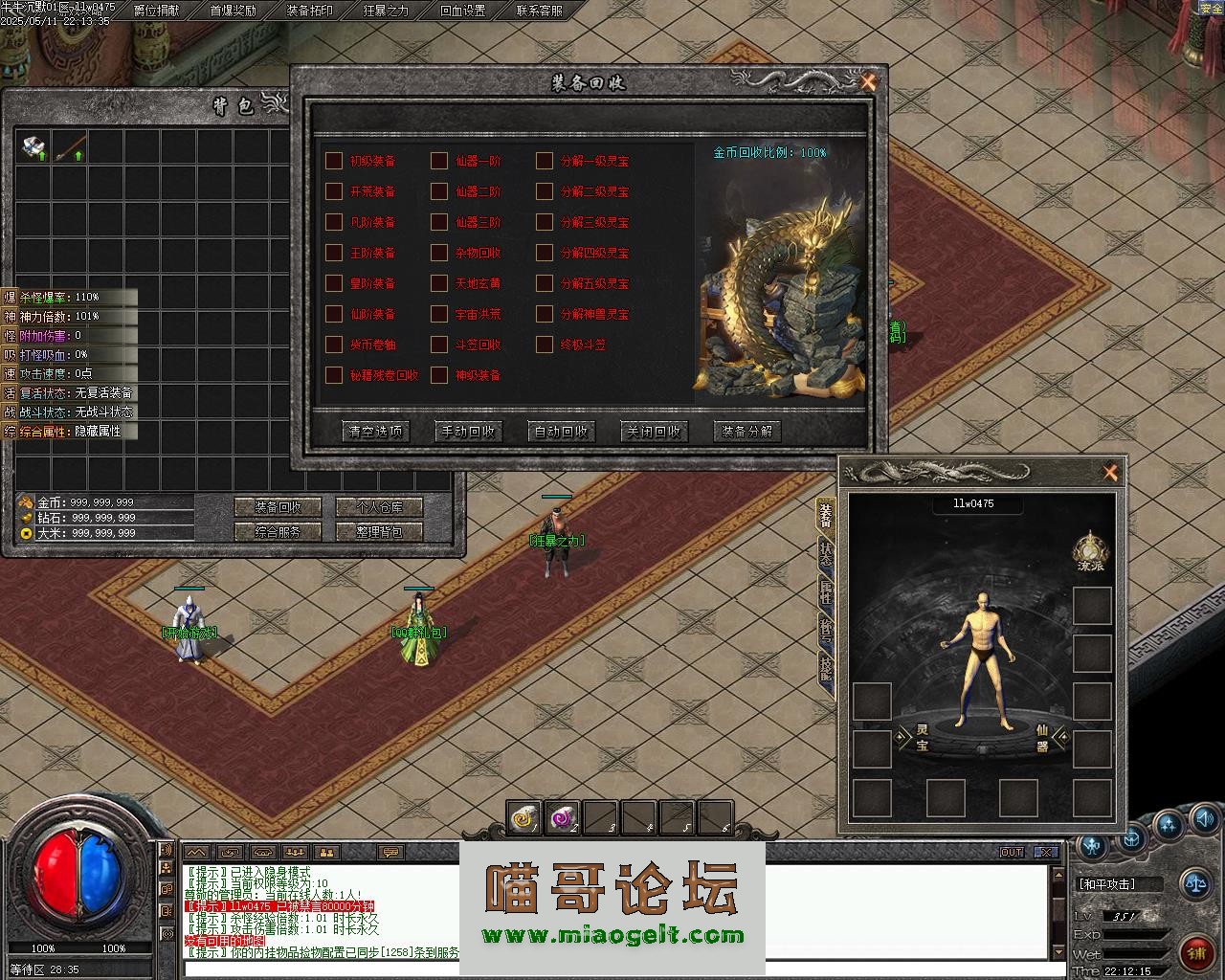Close the 装备回收 recycle window

pyautogui.click(x=868, y=82)
